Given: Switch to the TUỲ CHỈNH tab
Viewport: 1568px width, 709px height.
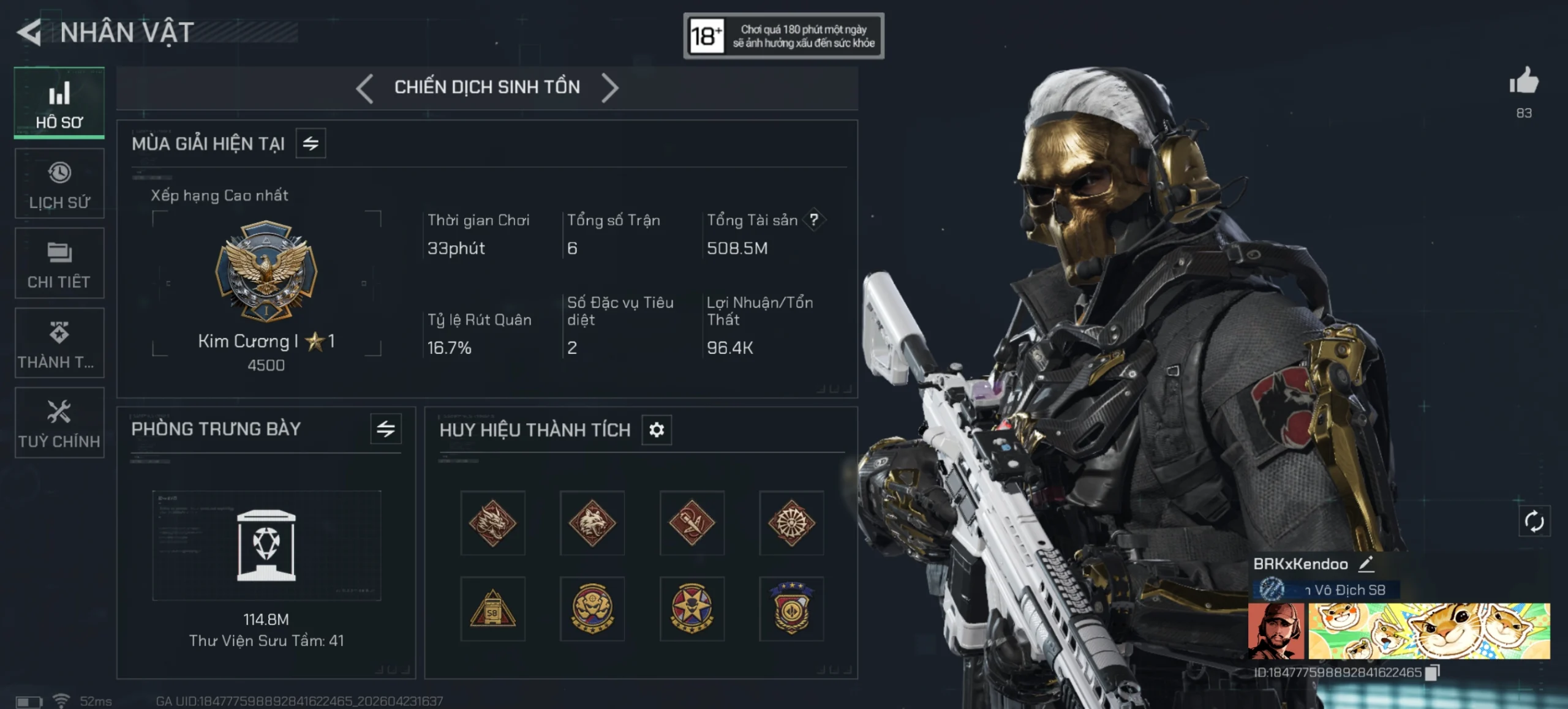Looking at the screenshot, I should (x=59, y=422).
